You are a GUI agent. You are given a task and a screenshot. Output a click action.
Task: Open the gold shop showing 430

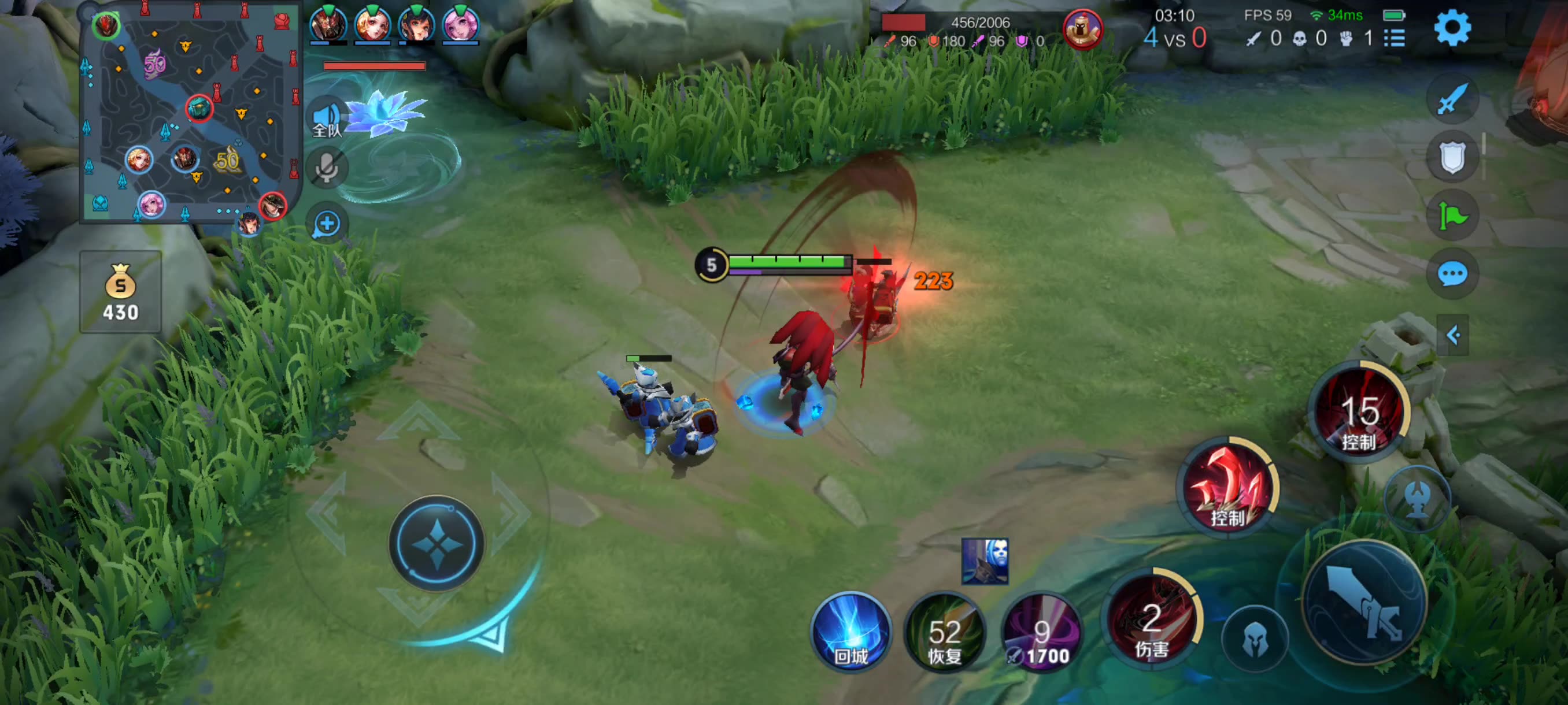tap(120, 292)
